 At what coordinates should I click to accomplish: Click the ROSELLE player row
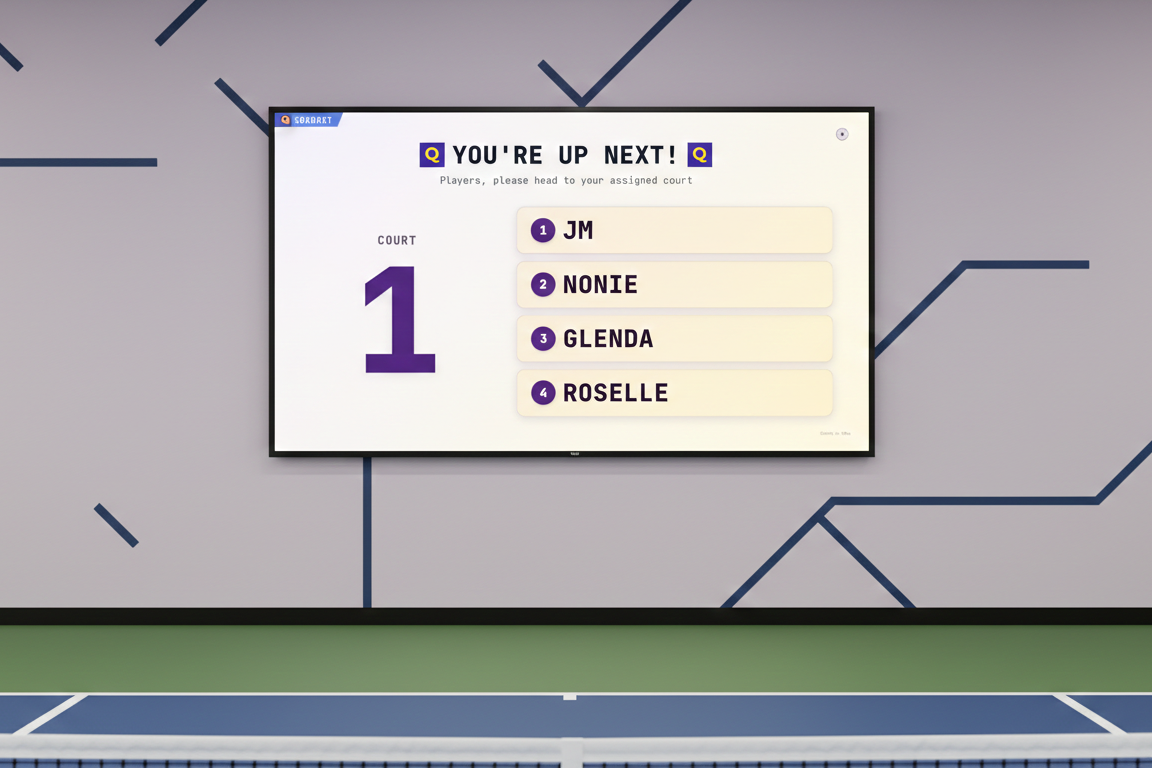click(x=674, y=393)
